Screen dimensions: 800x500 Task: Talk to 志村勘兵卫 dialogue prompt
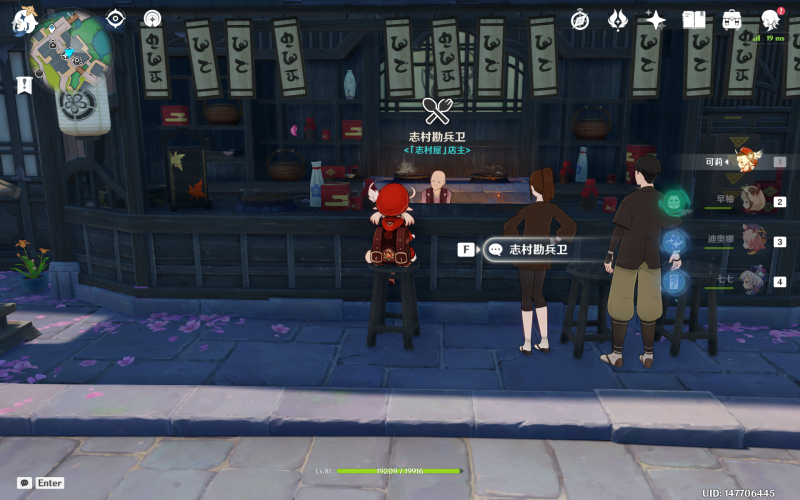538,249
